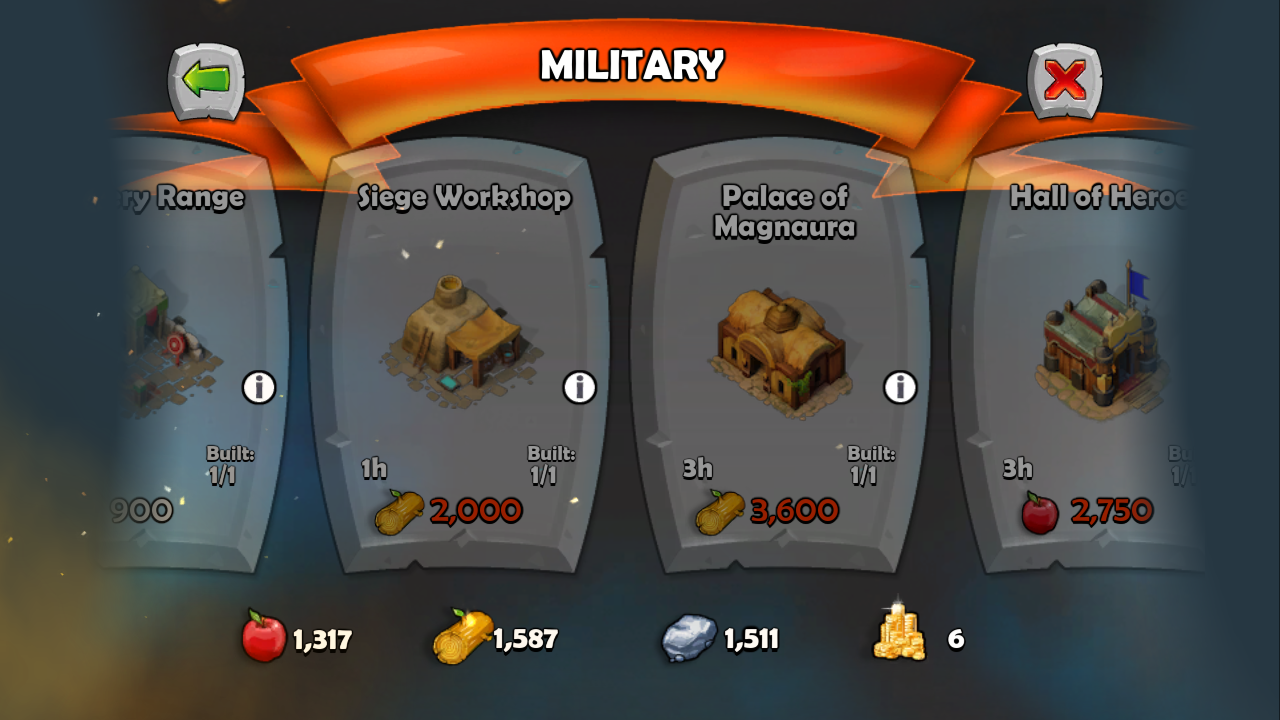Show info for the Siege Workshop
Image resolution: width=1280 pixels, height=720 pixels.
tap(580, 387)
